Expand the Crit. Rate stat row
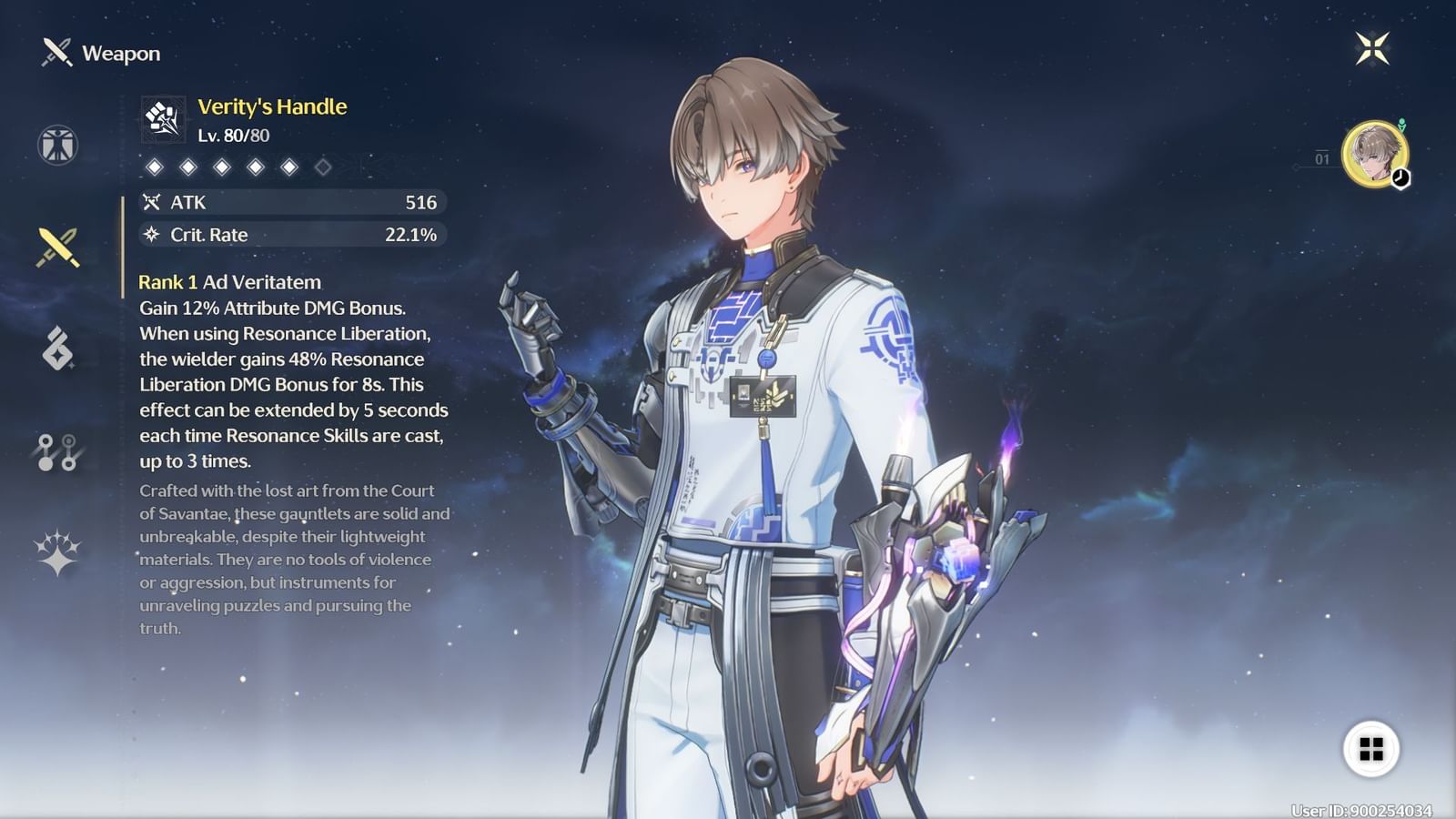The image size is (1456, 819). (291, 235)
